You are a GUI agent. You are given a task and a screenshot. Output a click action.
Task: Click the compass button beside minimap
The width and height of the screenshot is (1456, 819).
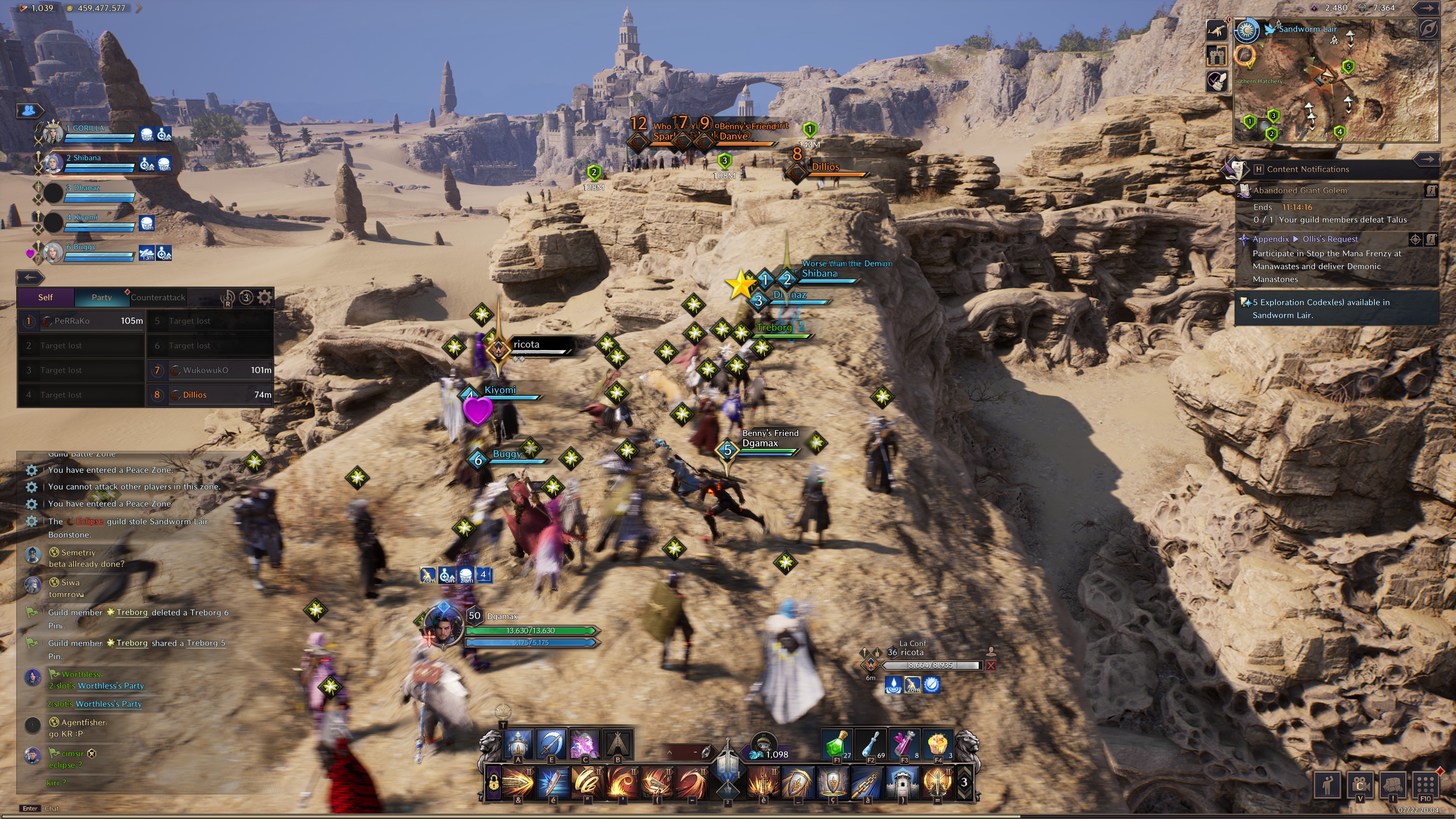coord(1428,29)
